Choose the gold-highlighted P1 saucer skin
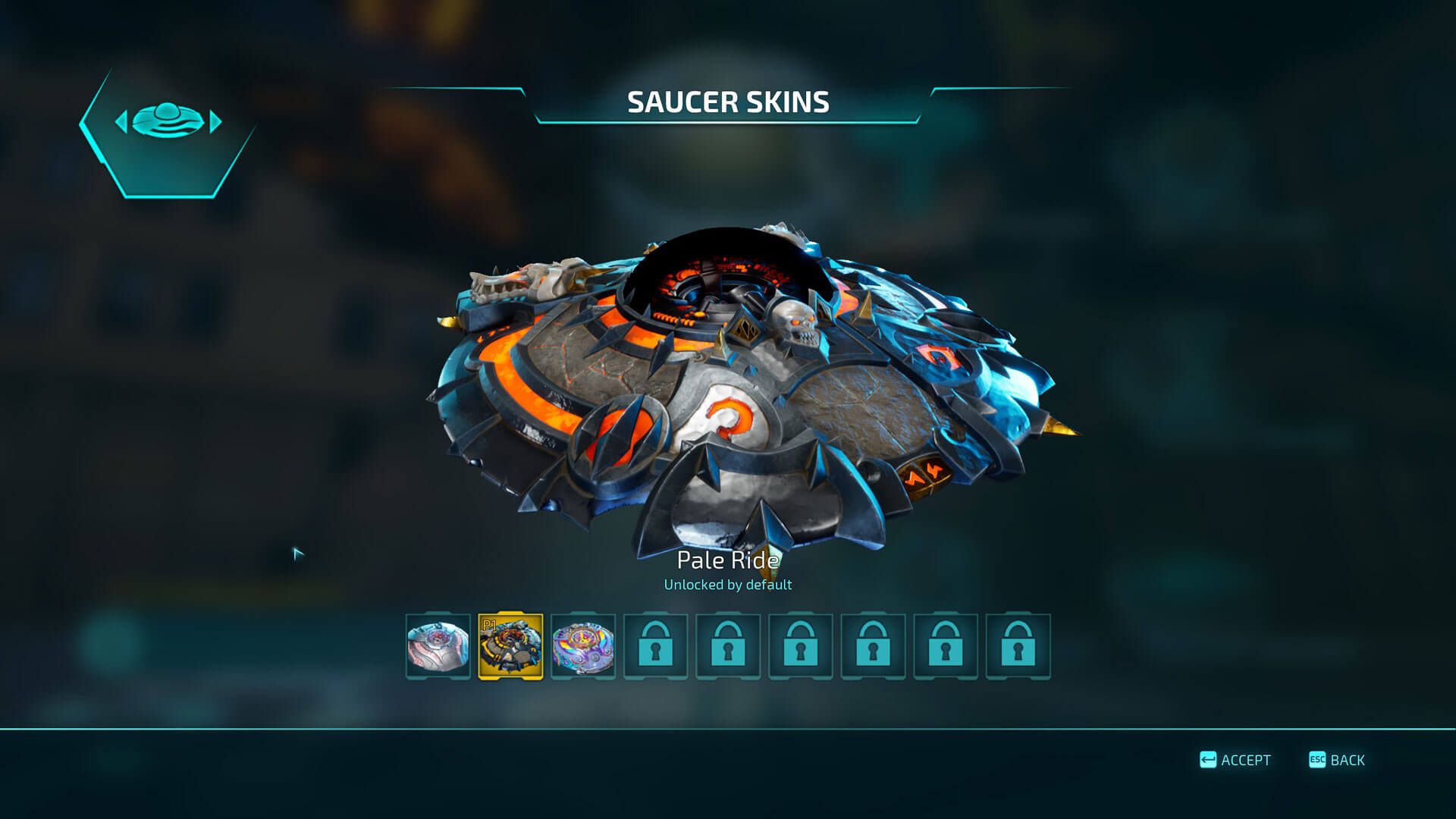This screenshot has height=819, width=1456. click(x=510, y=646)
